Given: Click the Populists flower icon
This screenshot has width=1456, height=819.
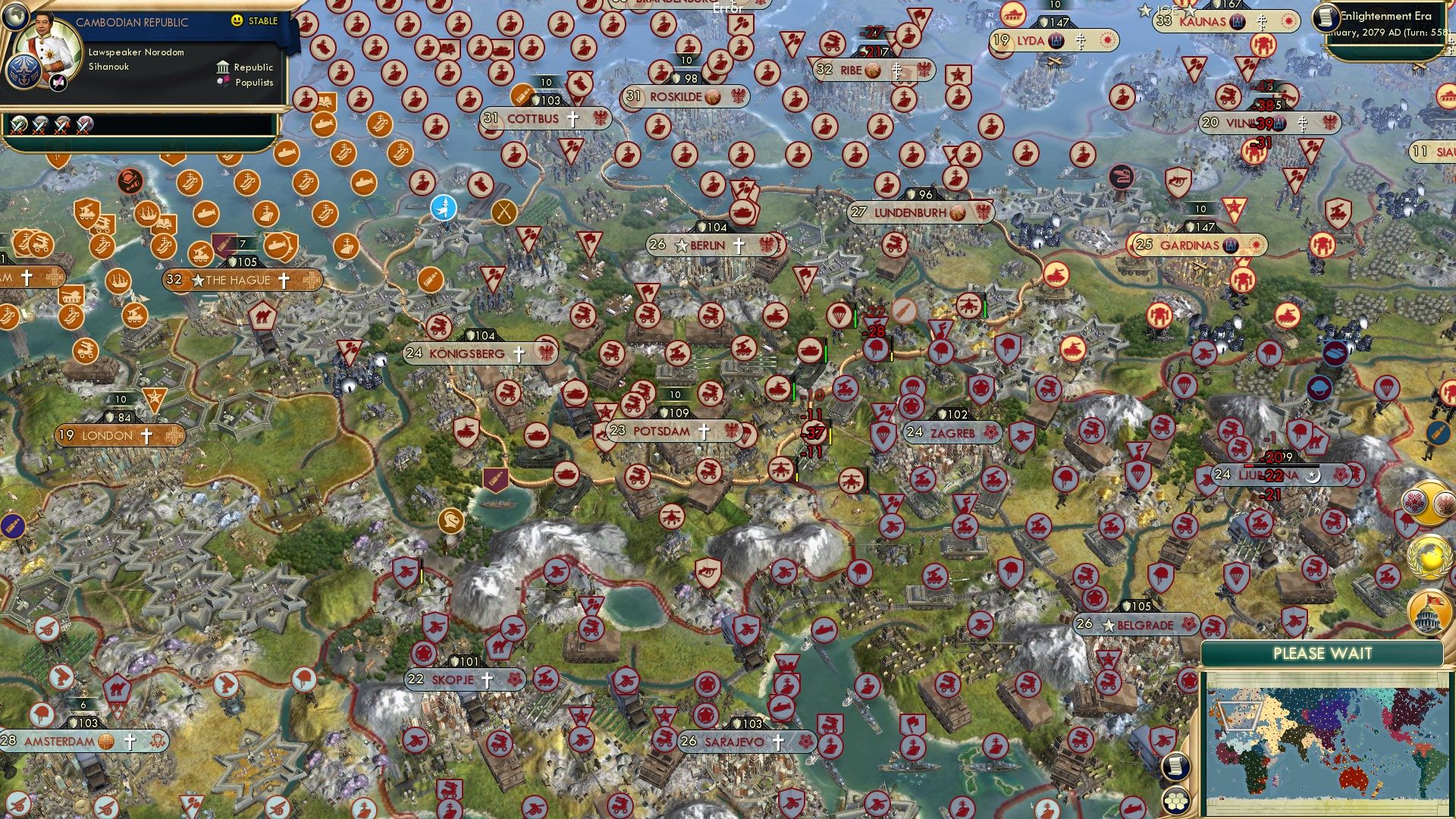Looking at the screenshot, I should click(x=224, y=83).
